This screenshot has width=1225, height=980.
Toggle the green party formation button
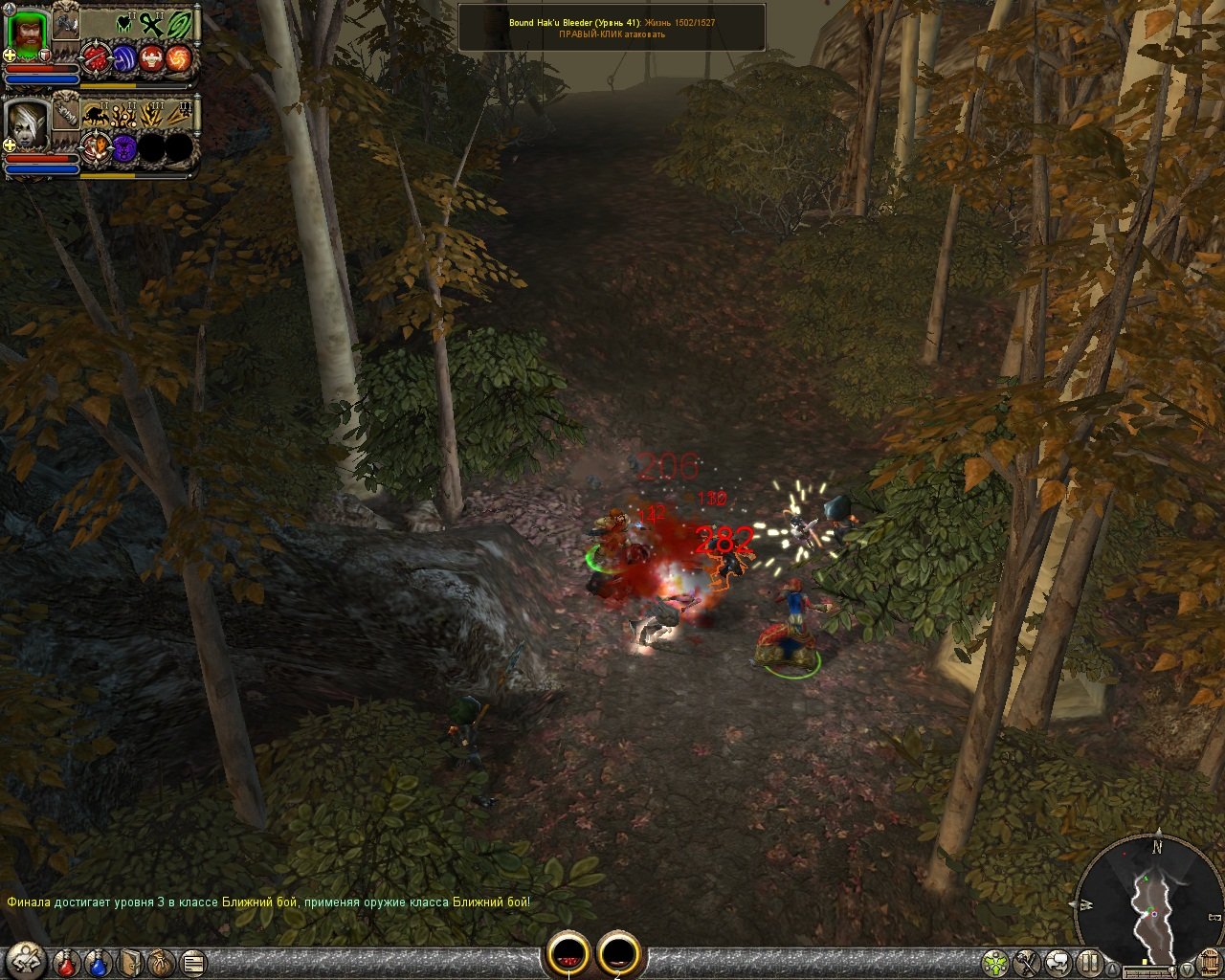pyautogui.click(x=996, y=961)
